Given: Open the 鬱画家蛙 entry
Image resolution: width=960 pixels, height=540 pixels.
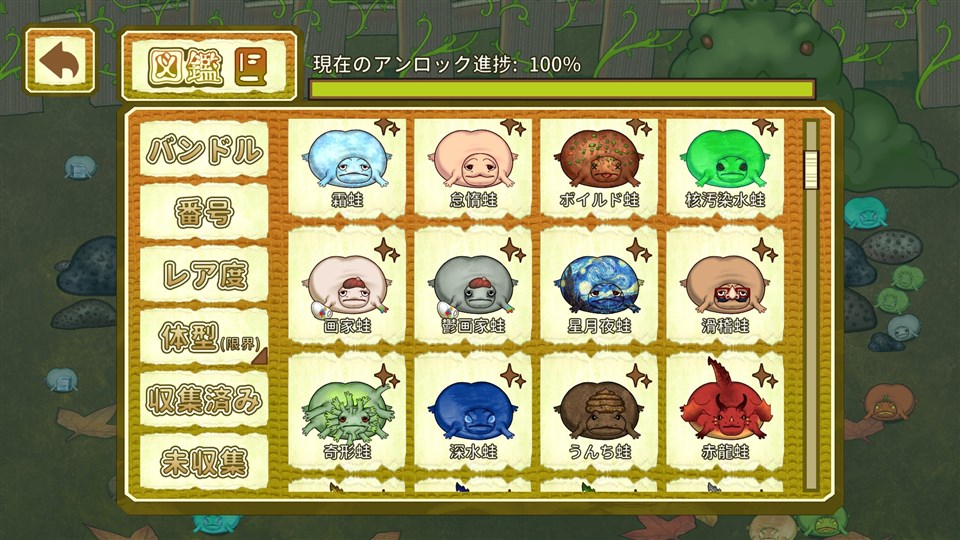Looking at the screenshot, I should pos(472,291).
